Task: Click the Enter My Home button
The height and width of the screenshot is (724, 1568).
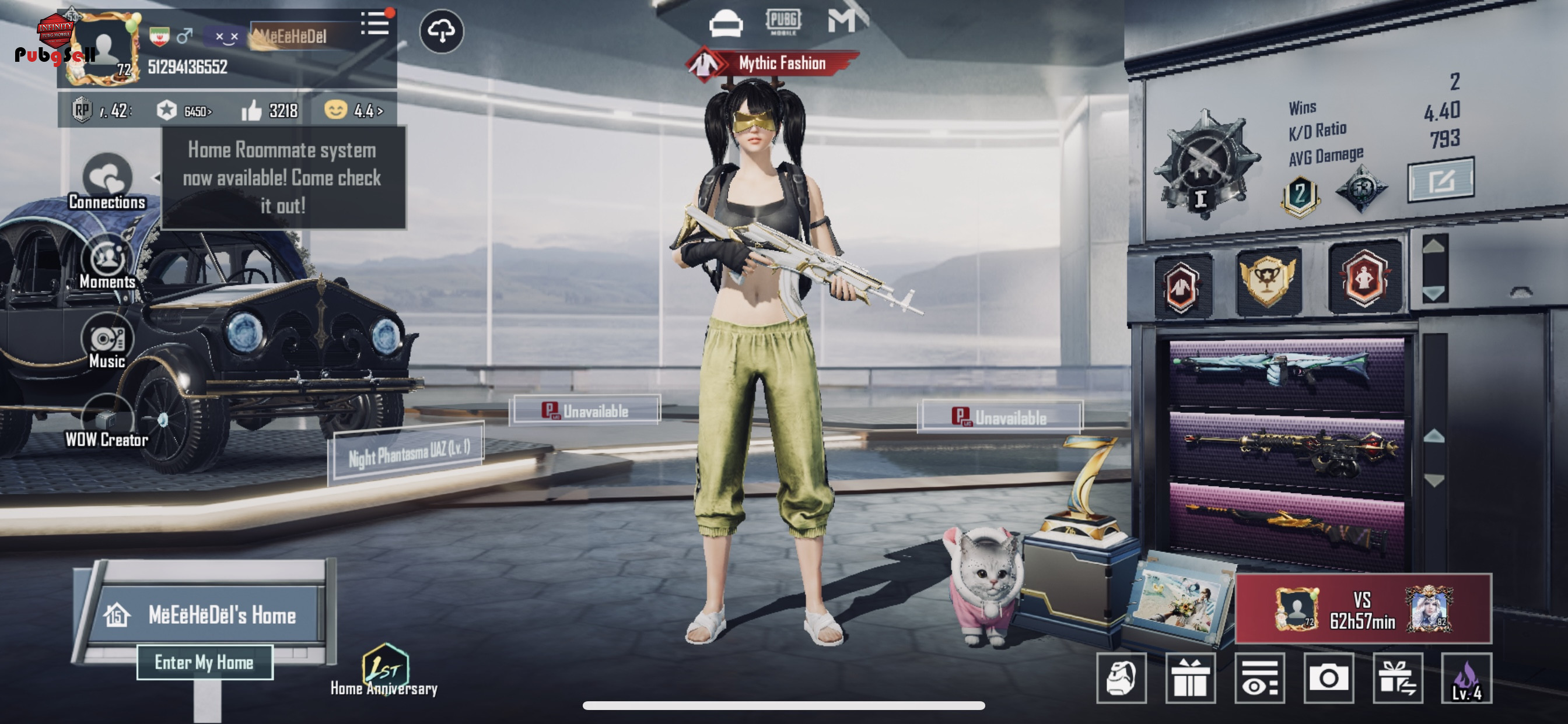Action: [205, 662]
